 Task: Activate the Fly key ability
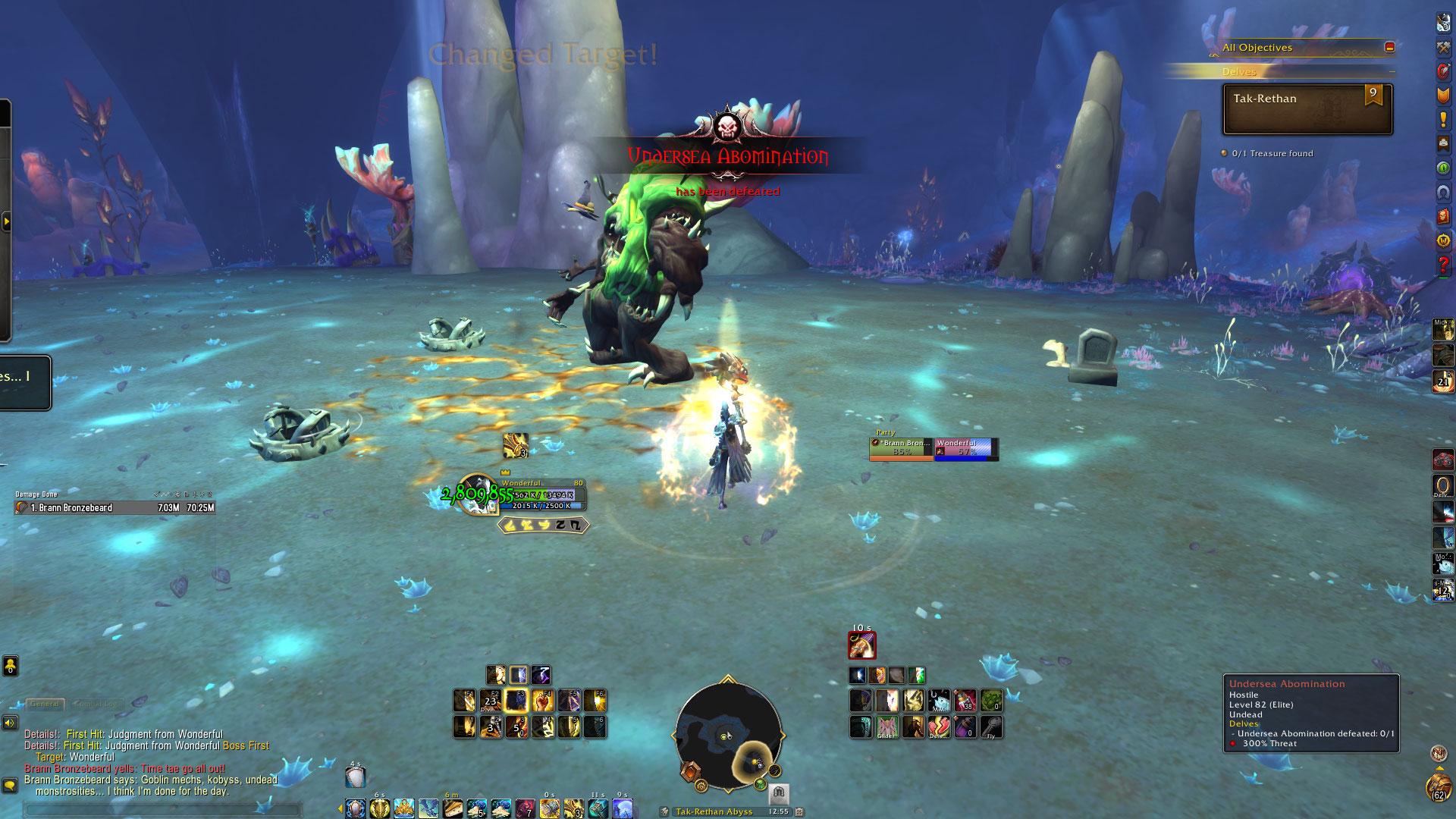tap(991, 727)
